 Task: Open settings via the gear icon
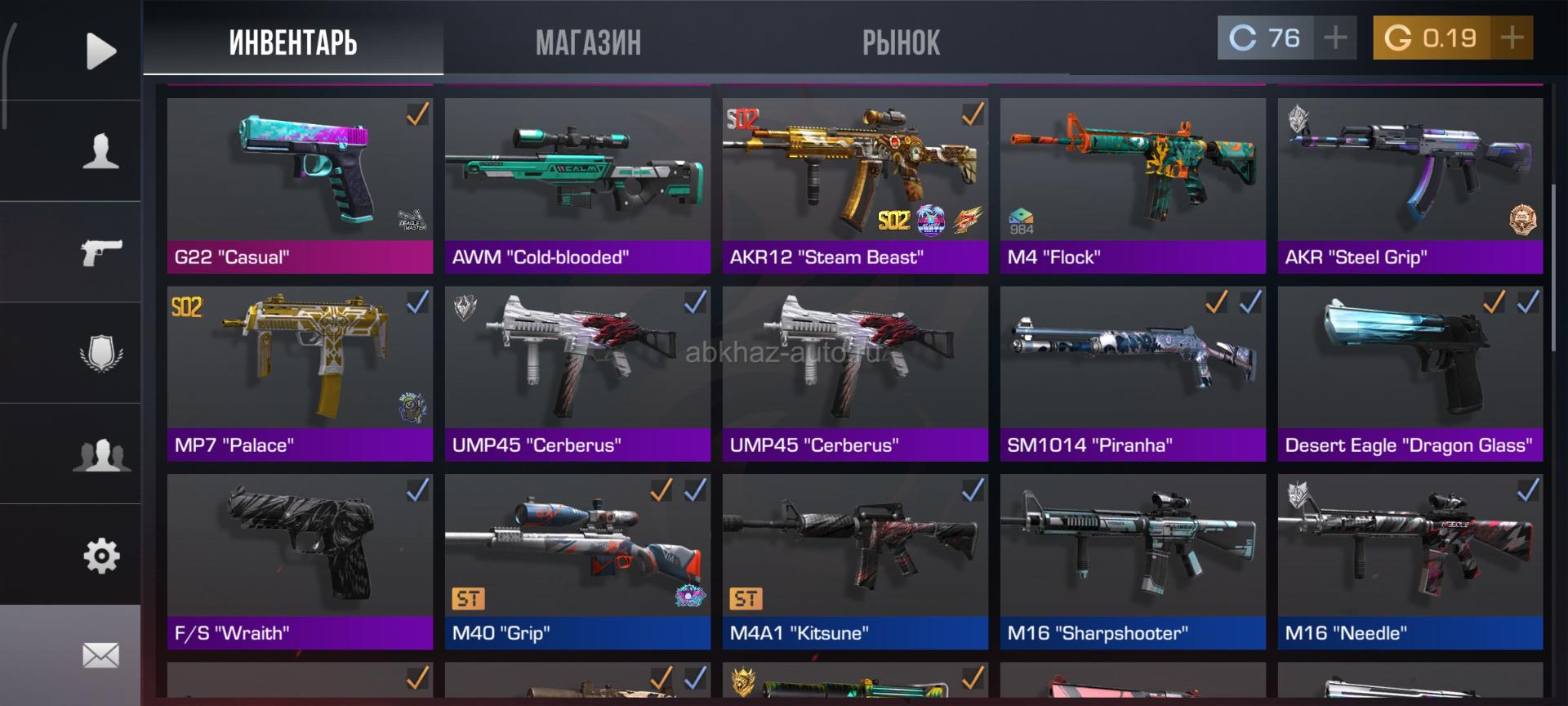click(100, 556)
